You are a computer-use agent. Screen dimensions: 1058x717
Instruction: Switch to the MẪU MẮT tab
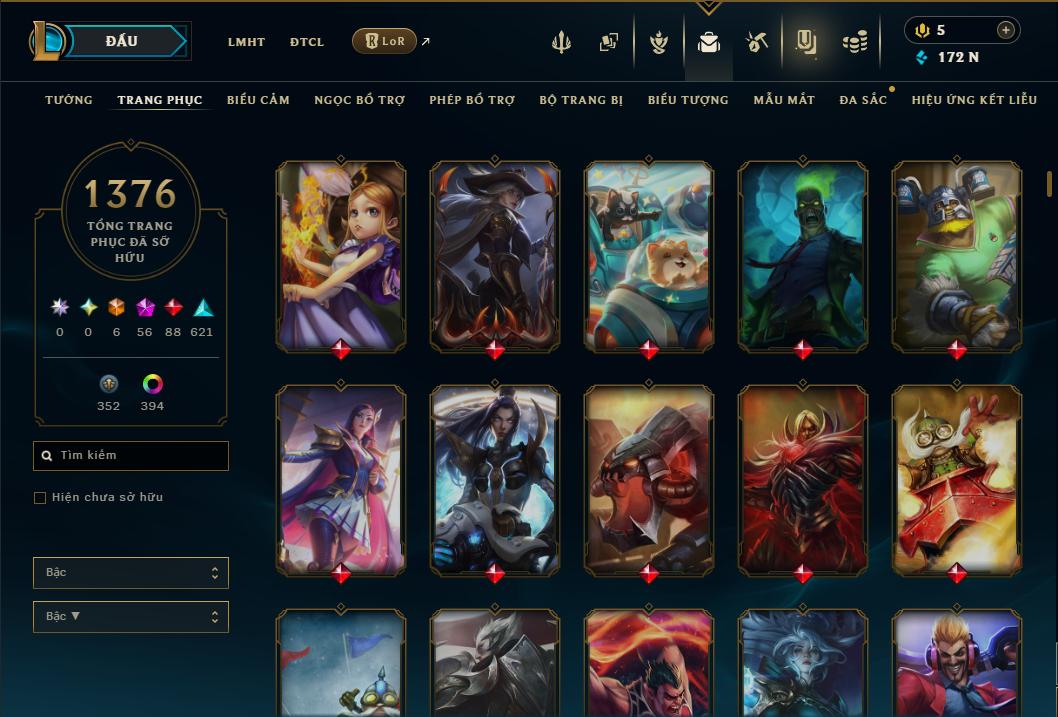point(784,100)
